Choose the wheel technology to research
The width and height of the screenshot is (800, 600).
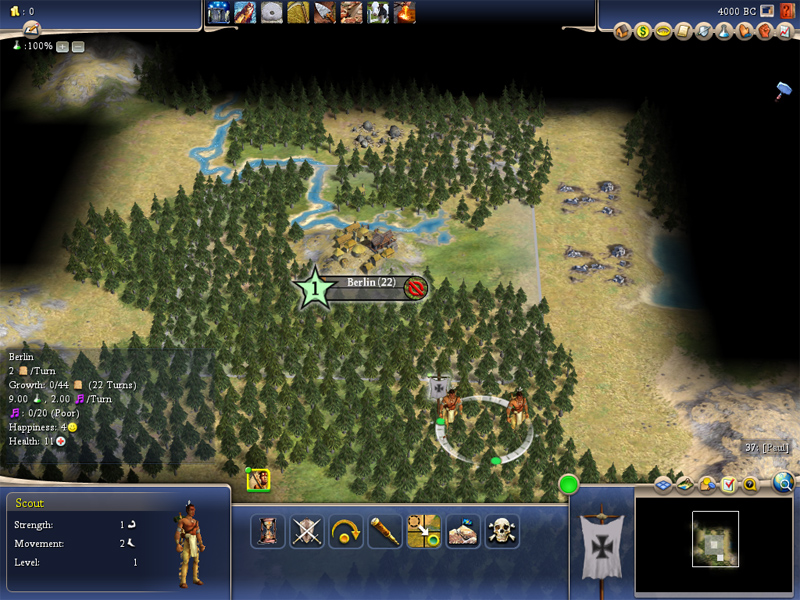pyautogui.click(x=272, y=12)
